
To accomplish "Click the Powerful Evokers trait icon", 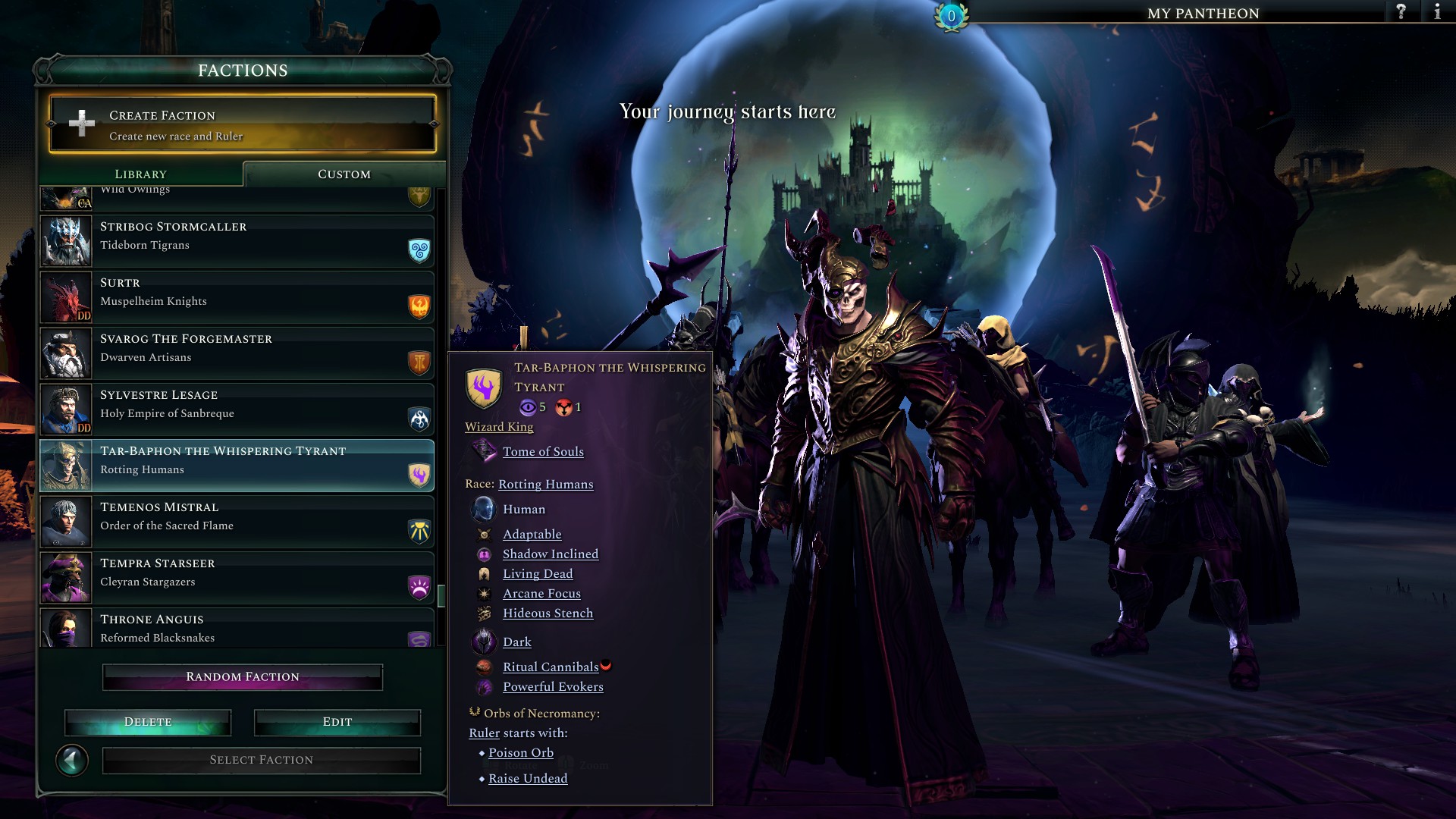I will pos(485,686).
